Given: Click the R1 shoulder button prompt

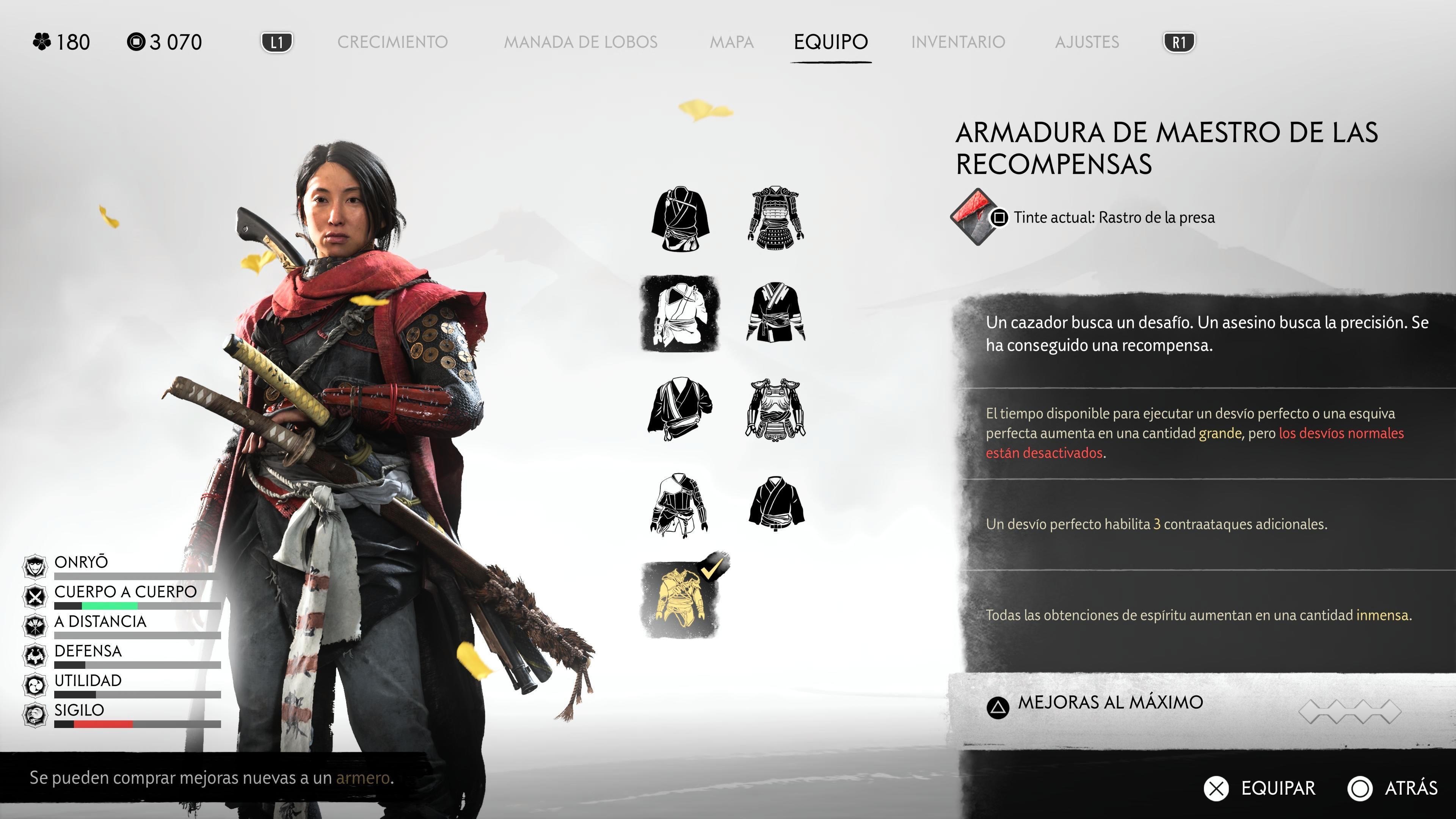Looking at the screenshot, I should point(1180,41).
